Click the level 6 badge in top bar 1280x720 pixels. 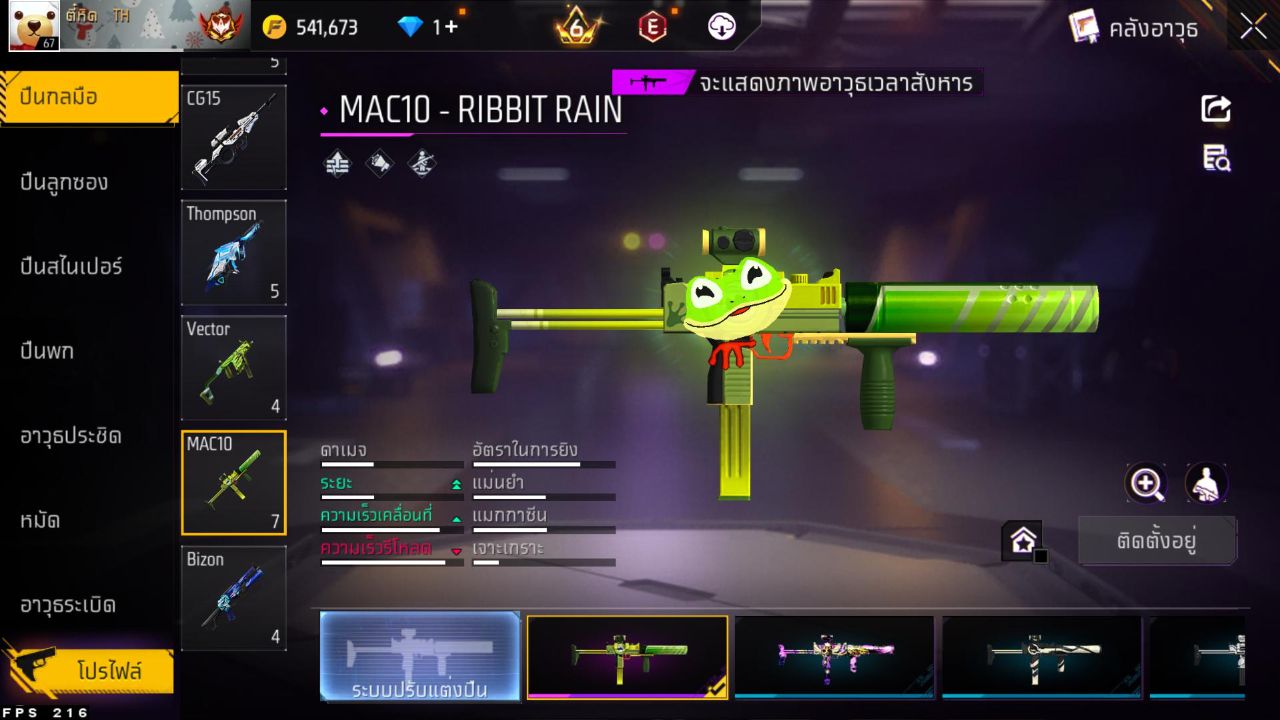575,27
